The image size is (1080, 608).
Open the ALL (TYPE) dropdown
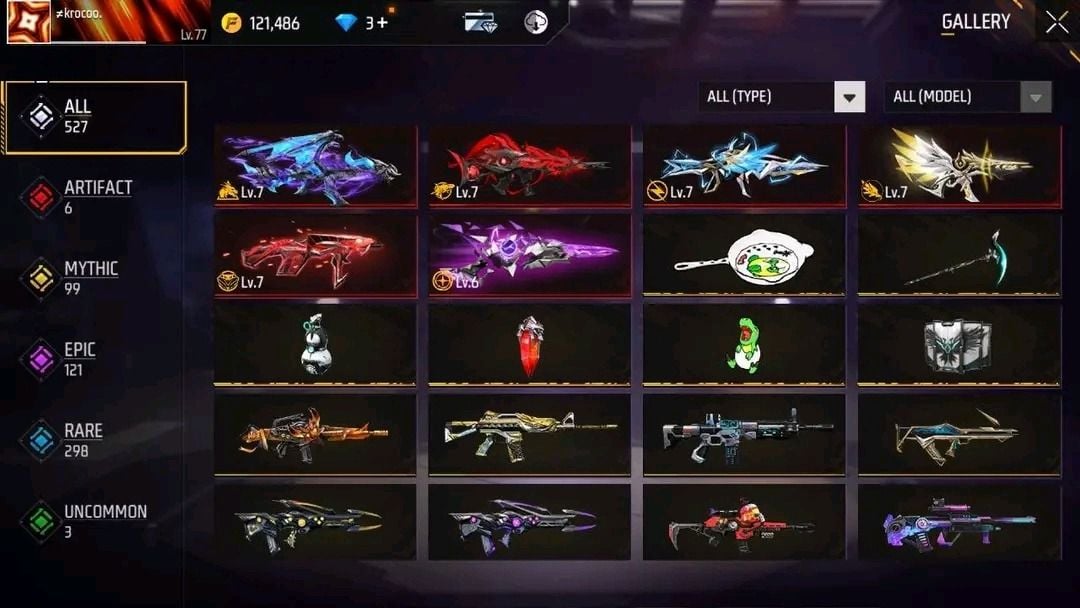(781, 97)
